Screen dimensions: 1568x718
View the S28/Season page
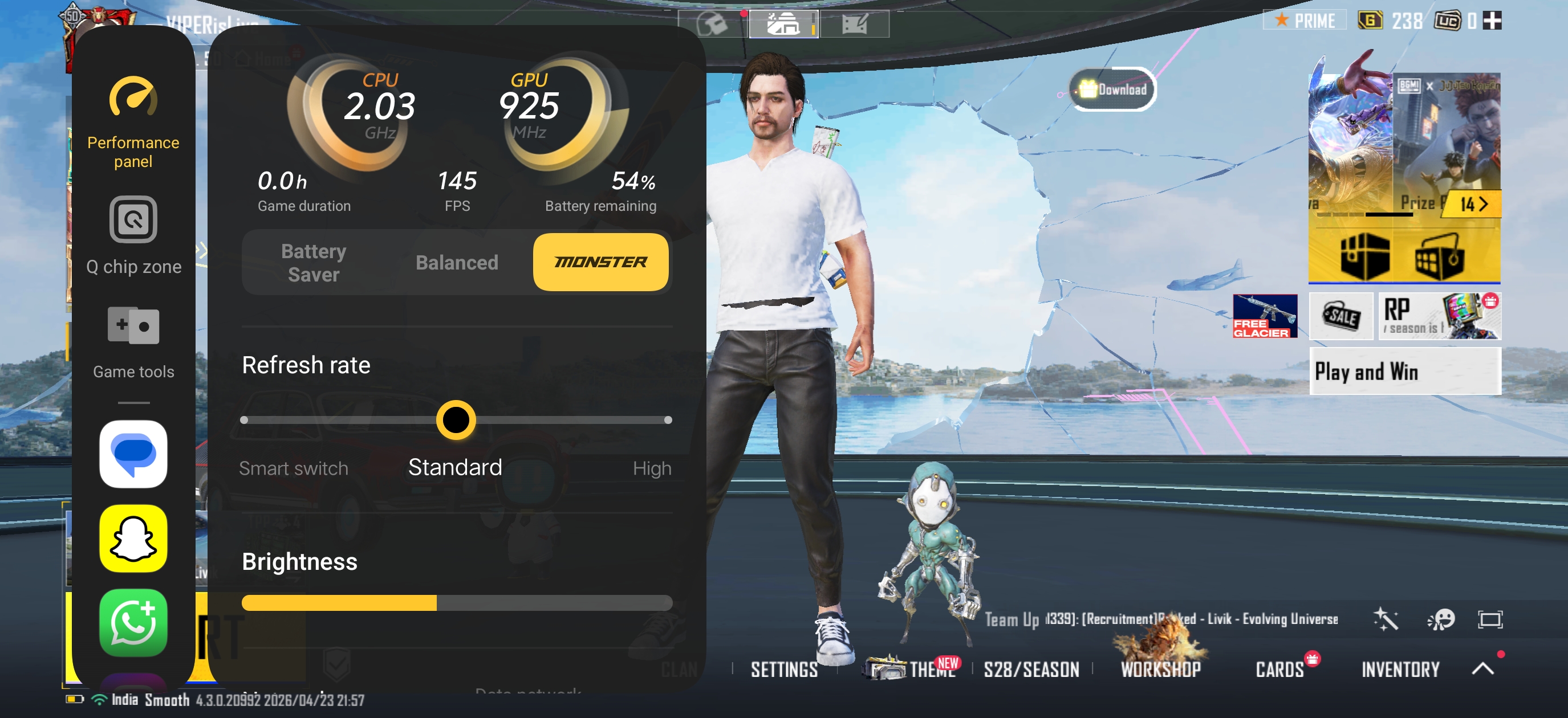[x=1031, y=670]
